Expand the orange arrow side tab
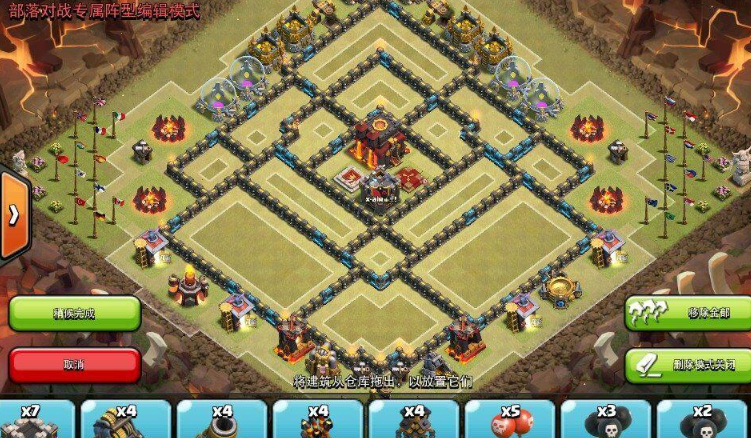This screenshot has width=751, height=438. 13,215
